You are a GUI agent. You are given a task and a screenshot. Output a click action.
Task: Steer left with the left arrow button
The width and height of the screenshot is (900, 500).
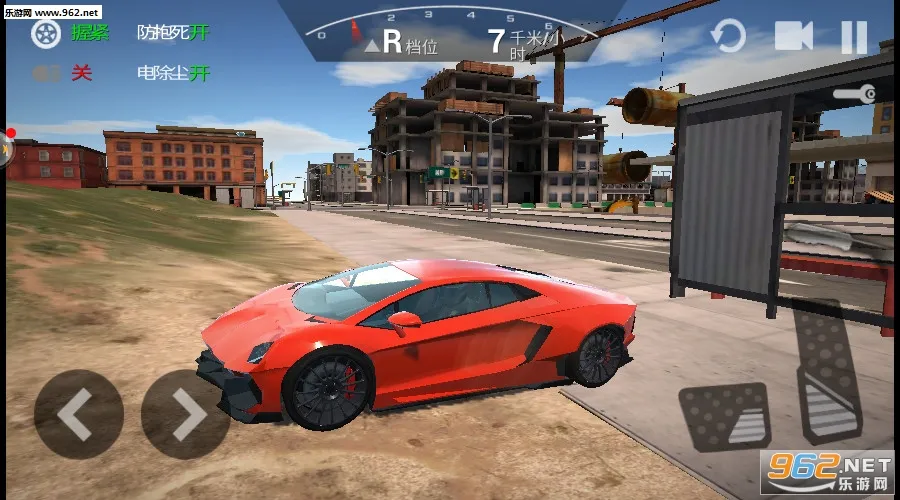(78, 413)
